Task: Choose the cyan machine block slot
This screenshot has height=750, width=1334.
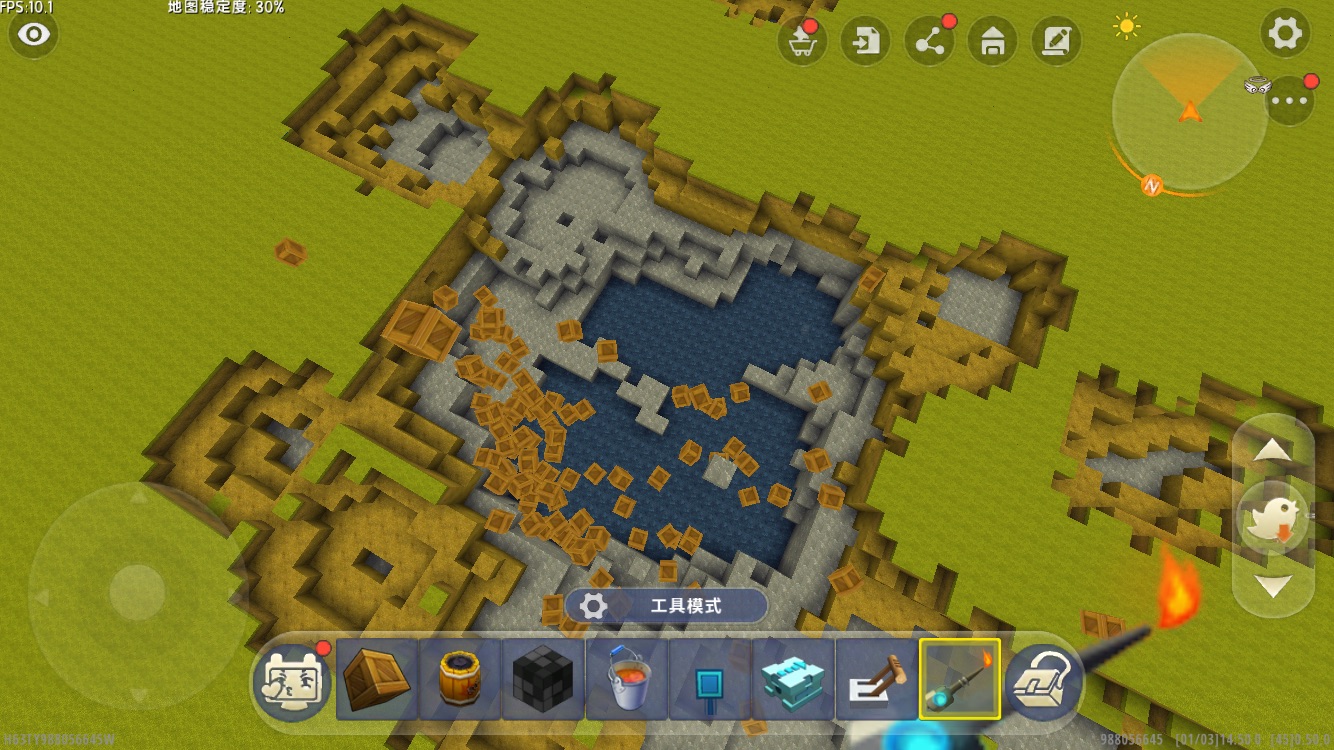Action: (793, 680)
